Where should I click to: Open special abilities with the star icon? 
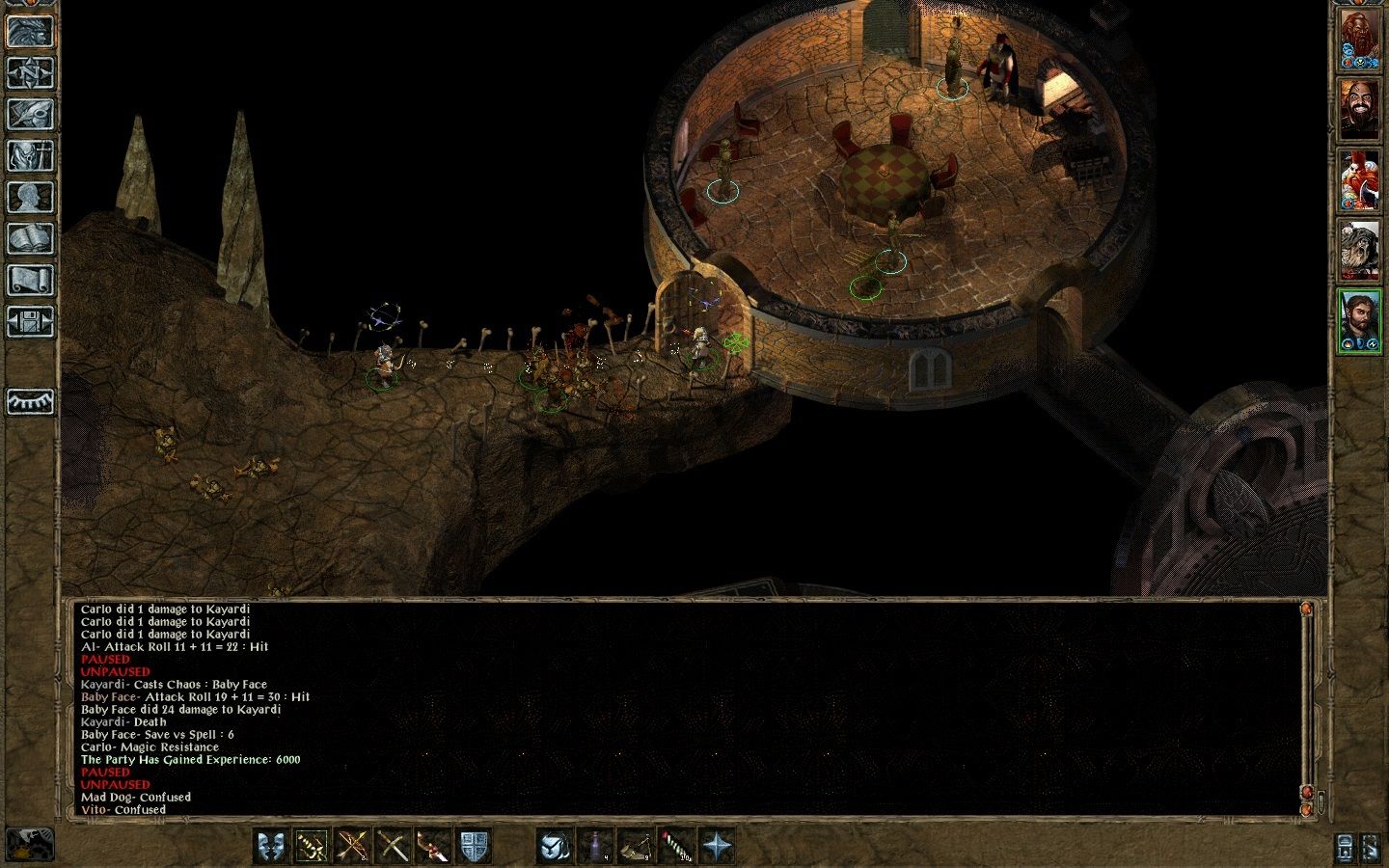coord(717,846)
